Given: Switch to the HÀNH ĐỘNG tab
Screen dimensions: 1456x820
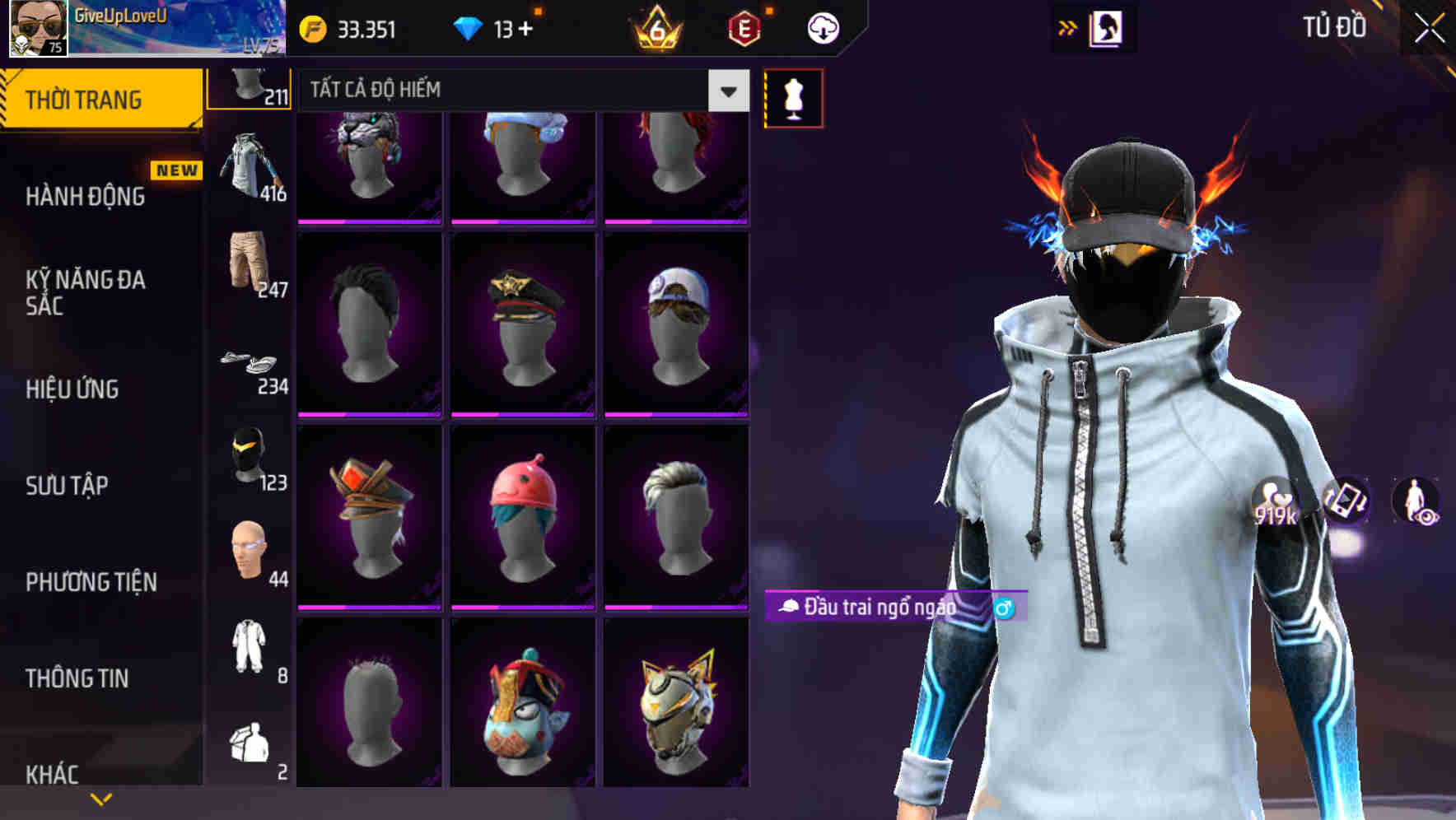Looking at the screenshot, I should (x=82, y=196).
